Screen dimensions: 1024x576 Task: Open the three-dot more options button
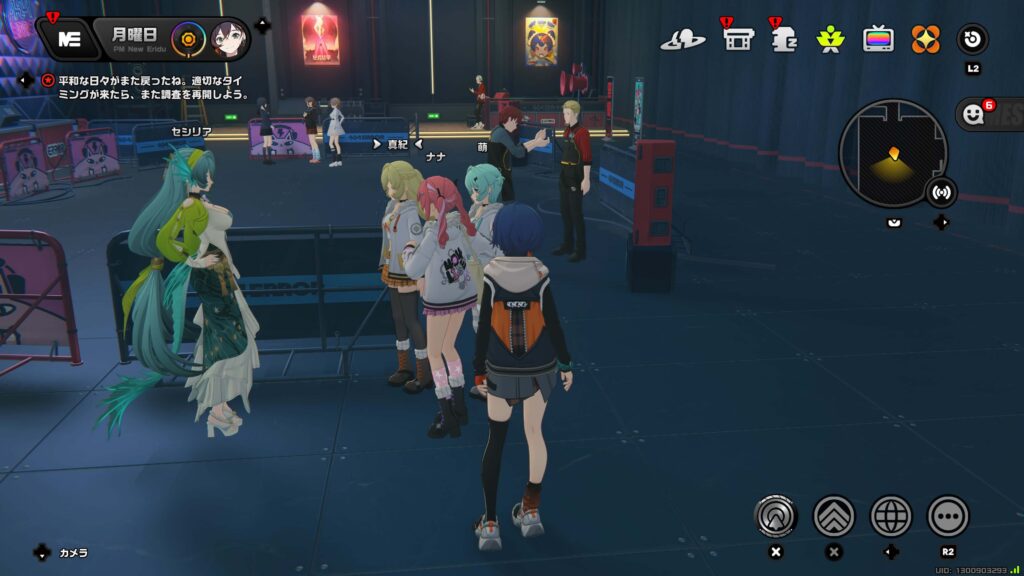click(948, 516)
